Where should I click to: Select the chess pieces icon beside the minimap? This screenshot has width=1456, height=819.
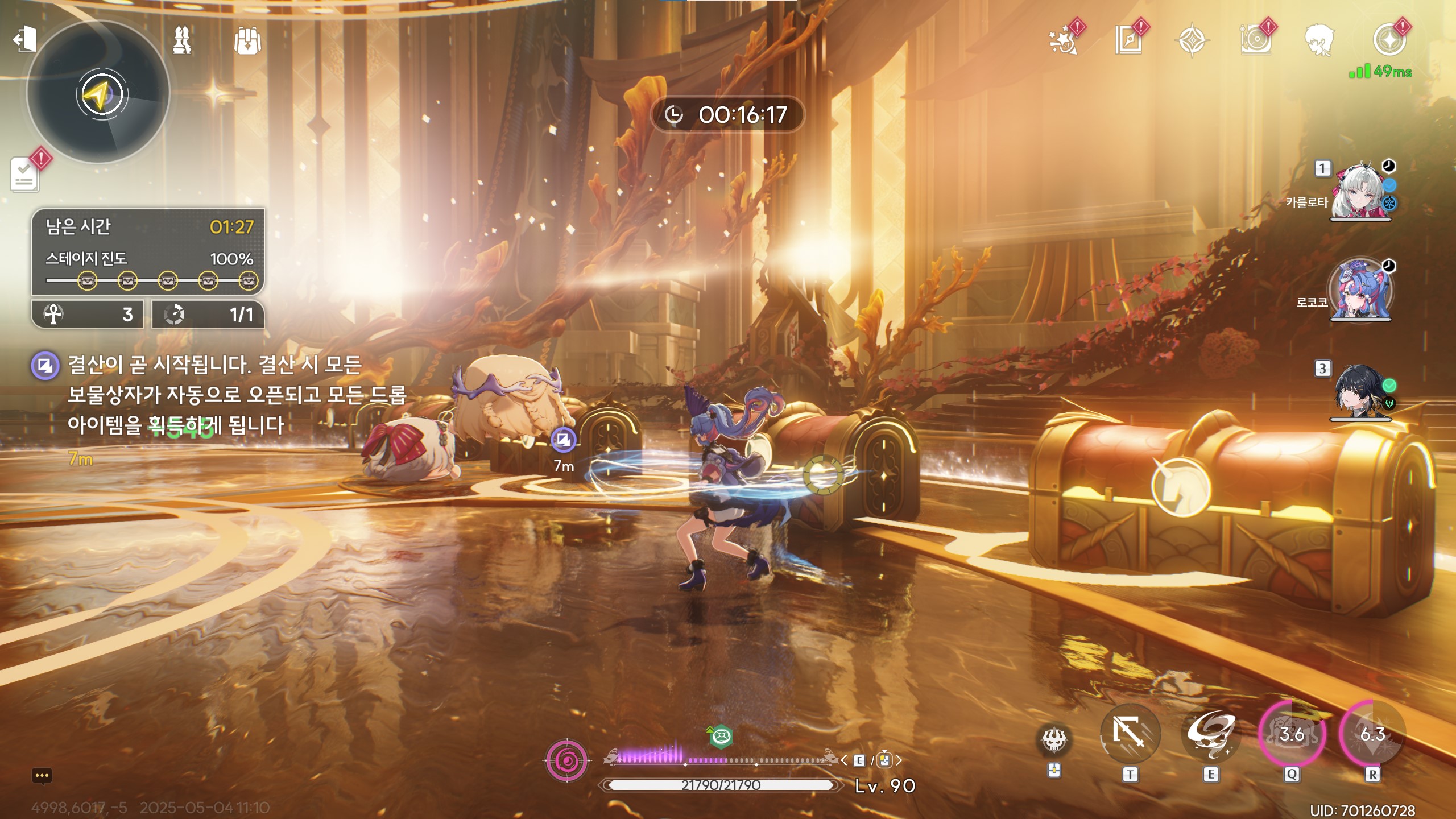(182, 40)
